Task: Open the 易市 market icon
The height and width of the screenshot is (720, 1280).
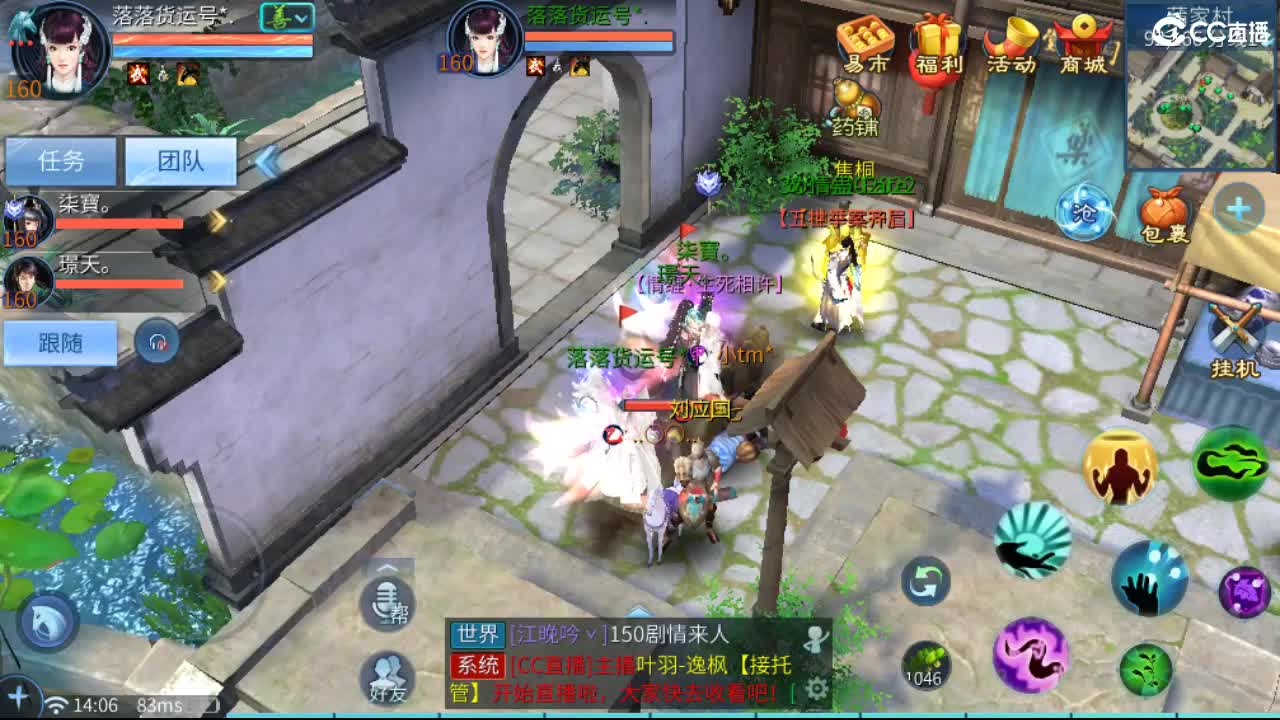Action: point(868,40)
